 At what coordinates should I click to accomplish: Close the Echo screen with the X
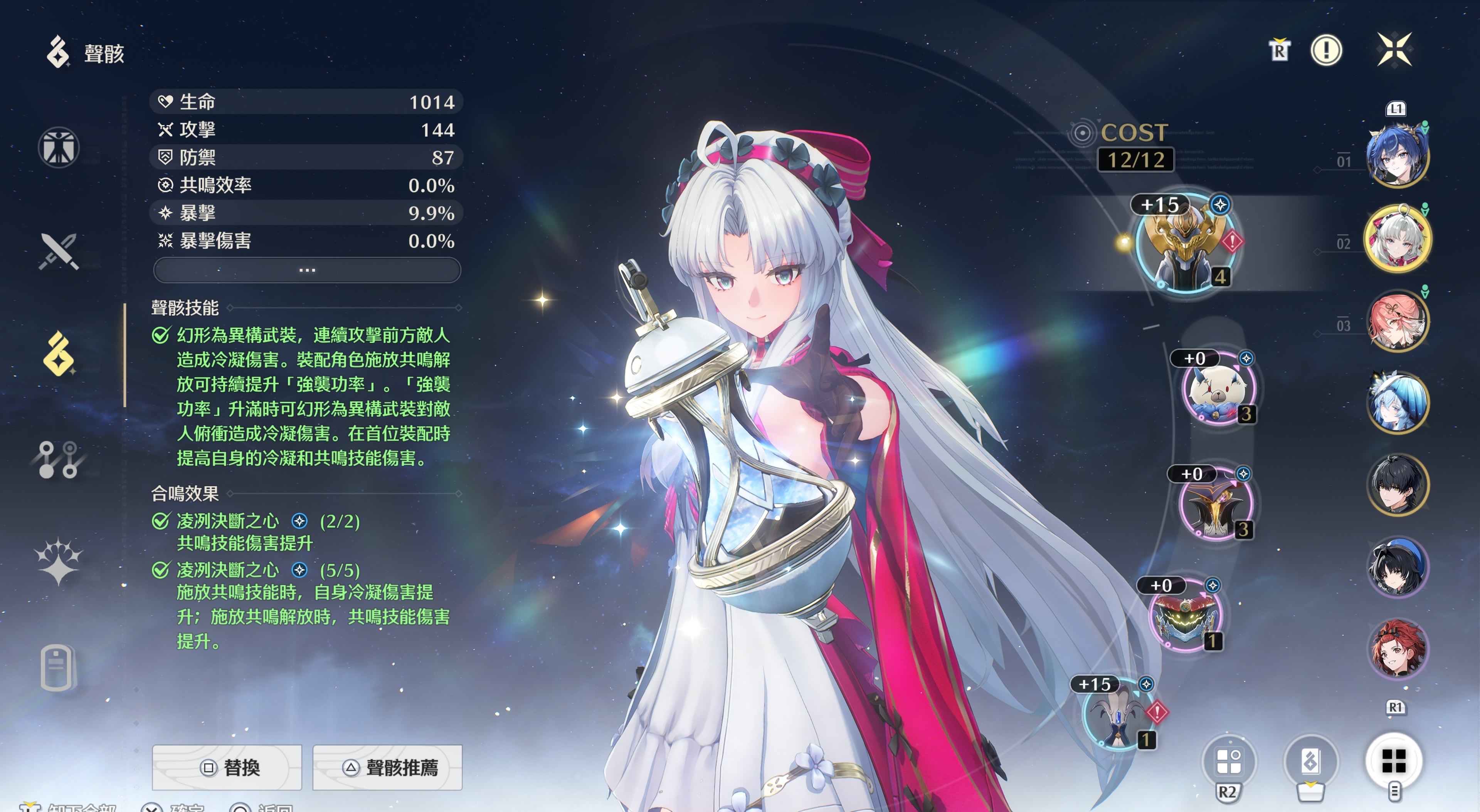(1394, 49)
